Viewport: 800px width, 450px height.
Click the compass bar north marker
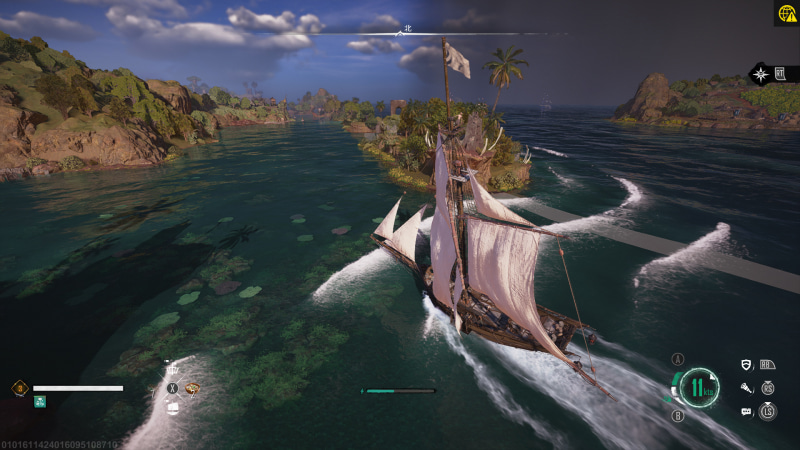click(x=400, y=31)
